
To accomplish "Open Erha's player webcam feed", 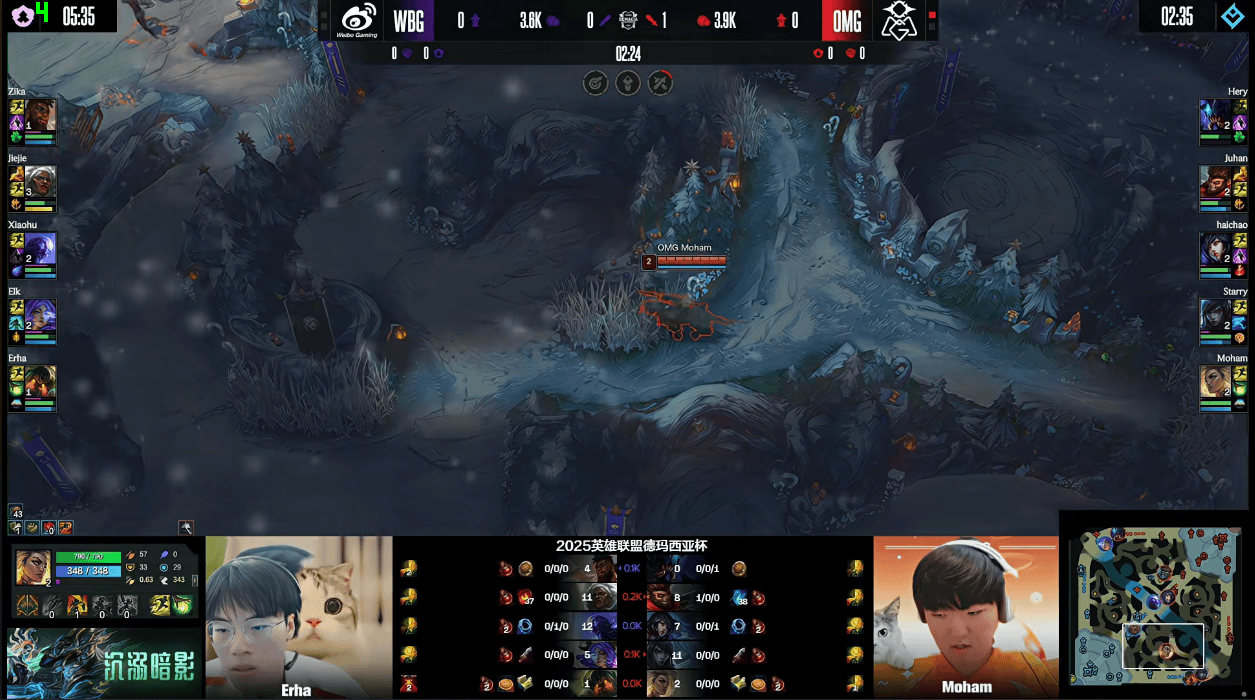I will click(x=299, y=615).
